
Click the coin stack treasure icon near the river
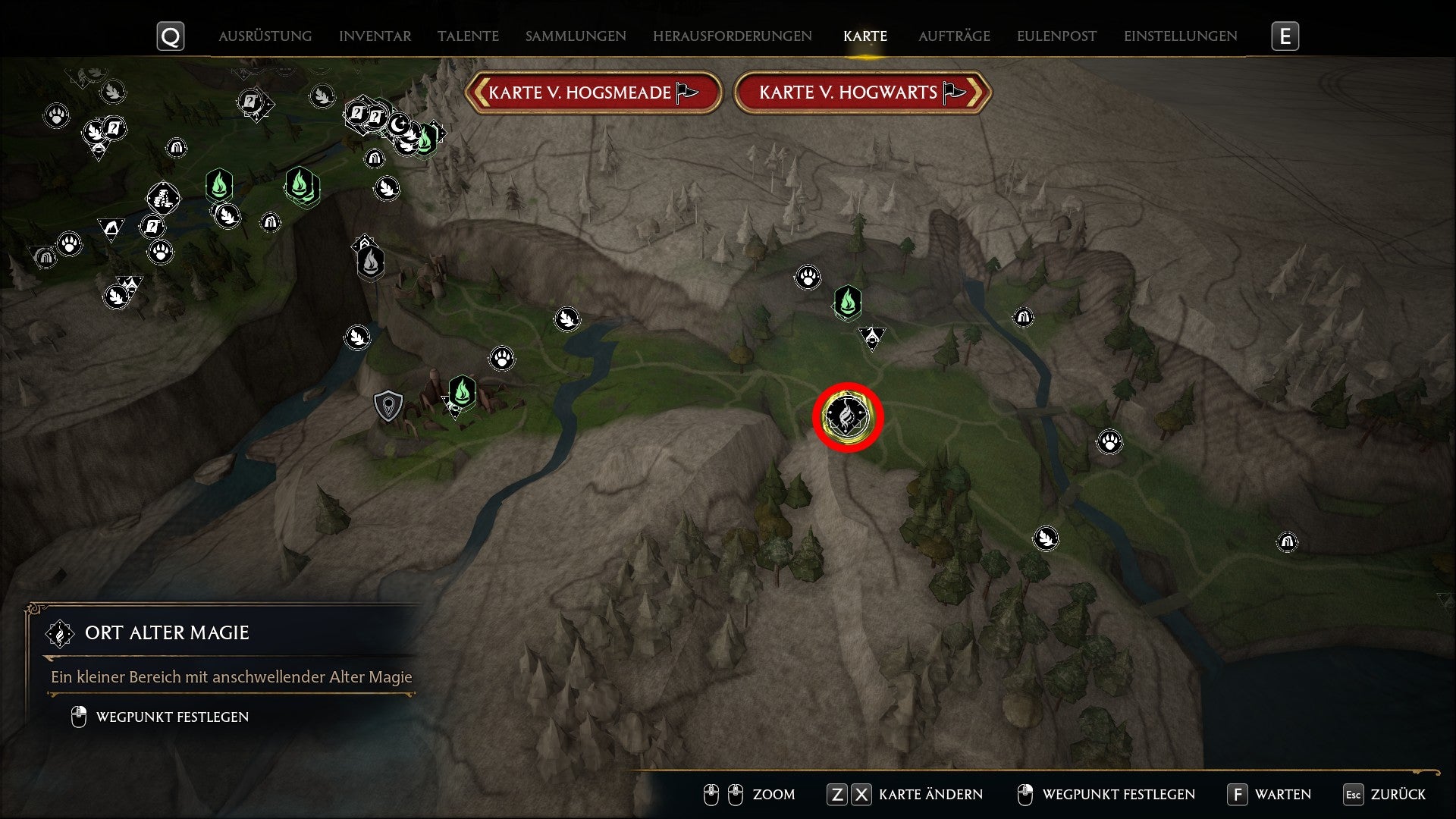click(162, 199)
